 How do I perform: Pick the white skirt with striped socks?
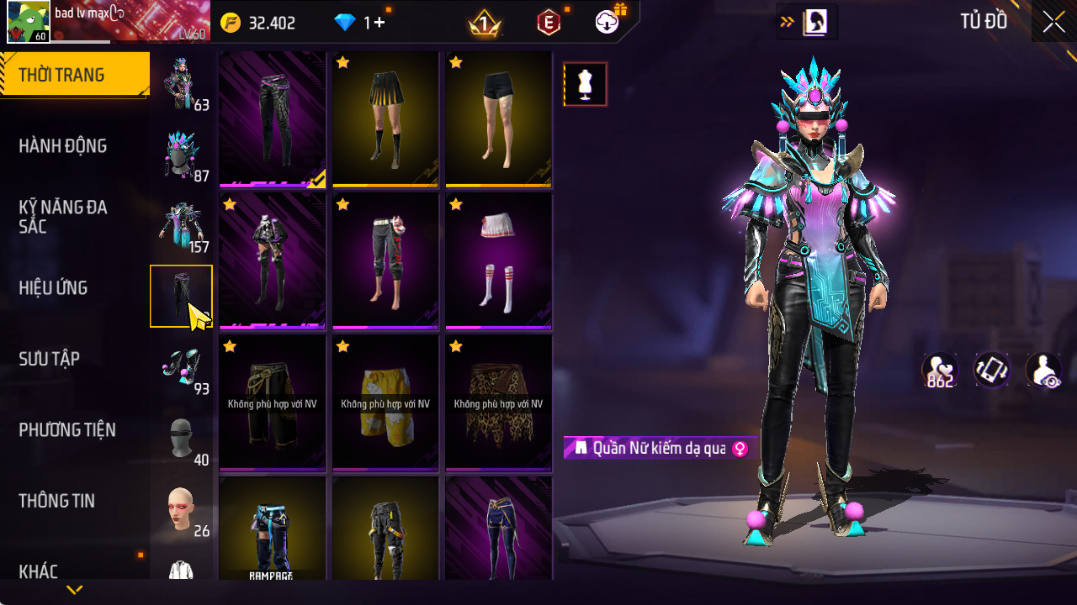click(498, 261)
